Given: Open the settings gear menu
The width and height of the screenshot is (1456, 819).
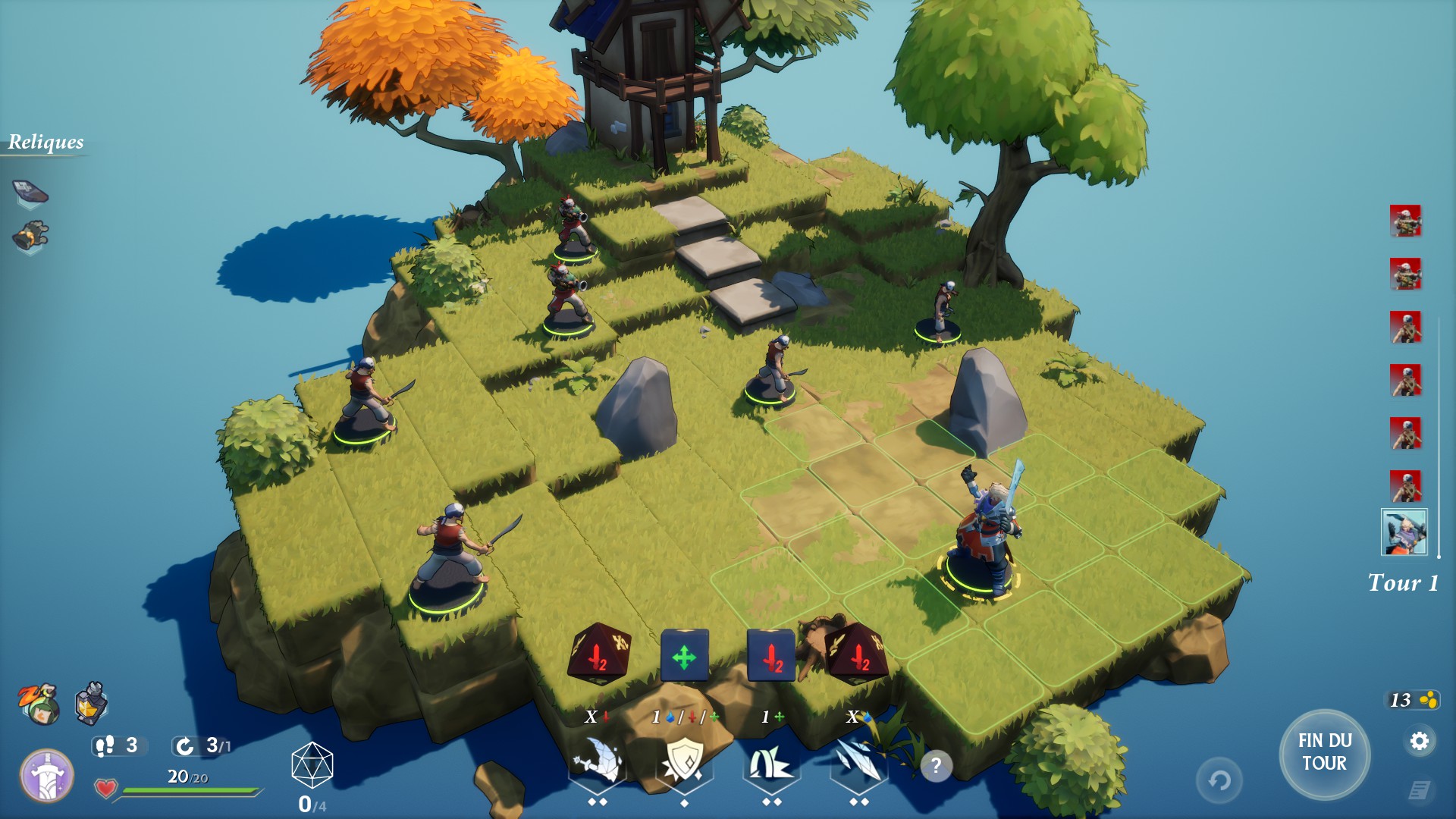Looking at the screenshot, I should [x=1419, y=741].
